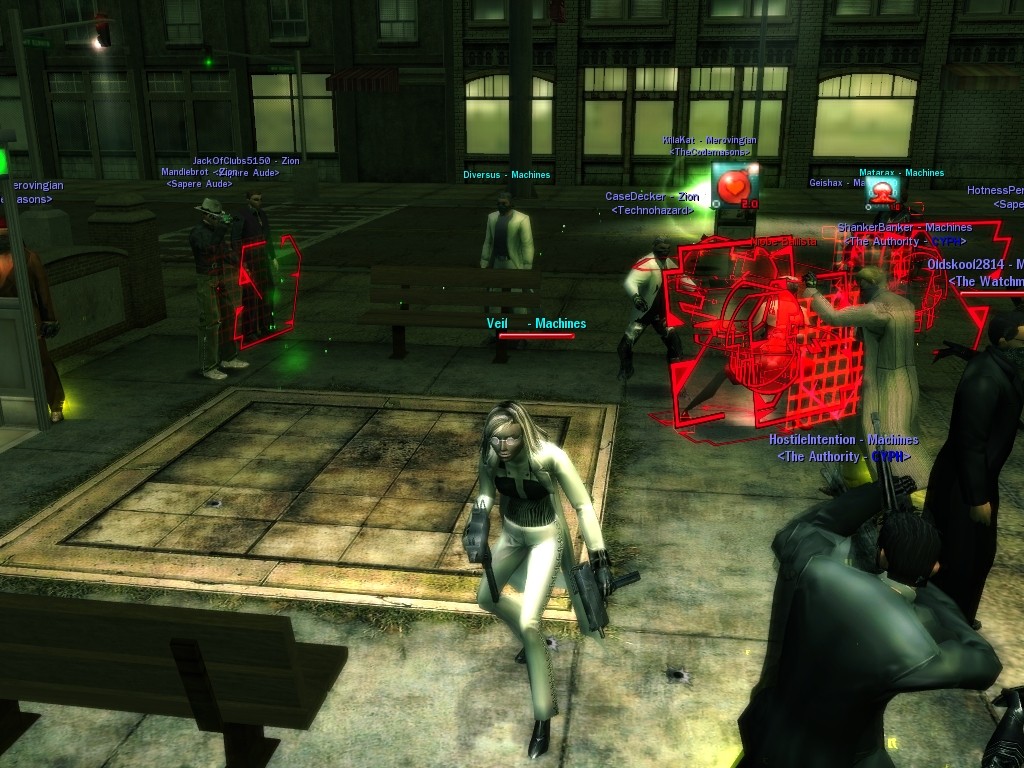Select the Diversus - Machines nameplate

507,175
